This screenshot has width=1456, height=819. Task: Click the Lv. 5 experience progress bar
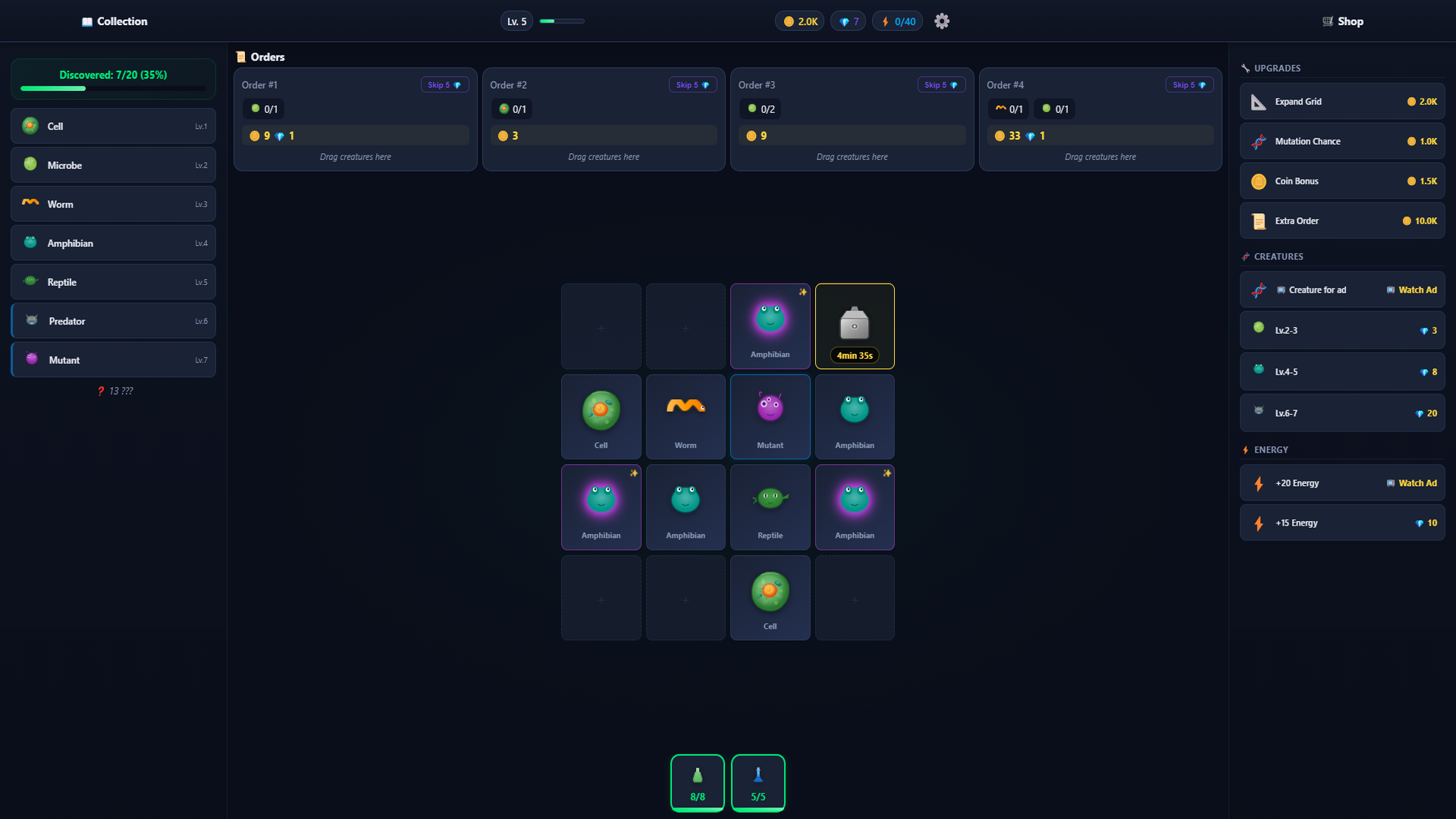click(x=561, y=21)
